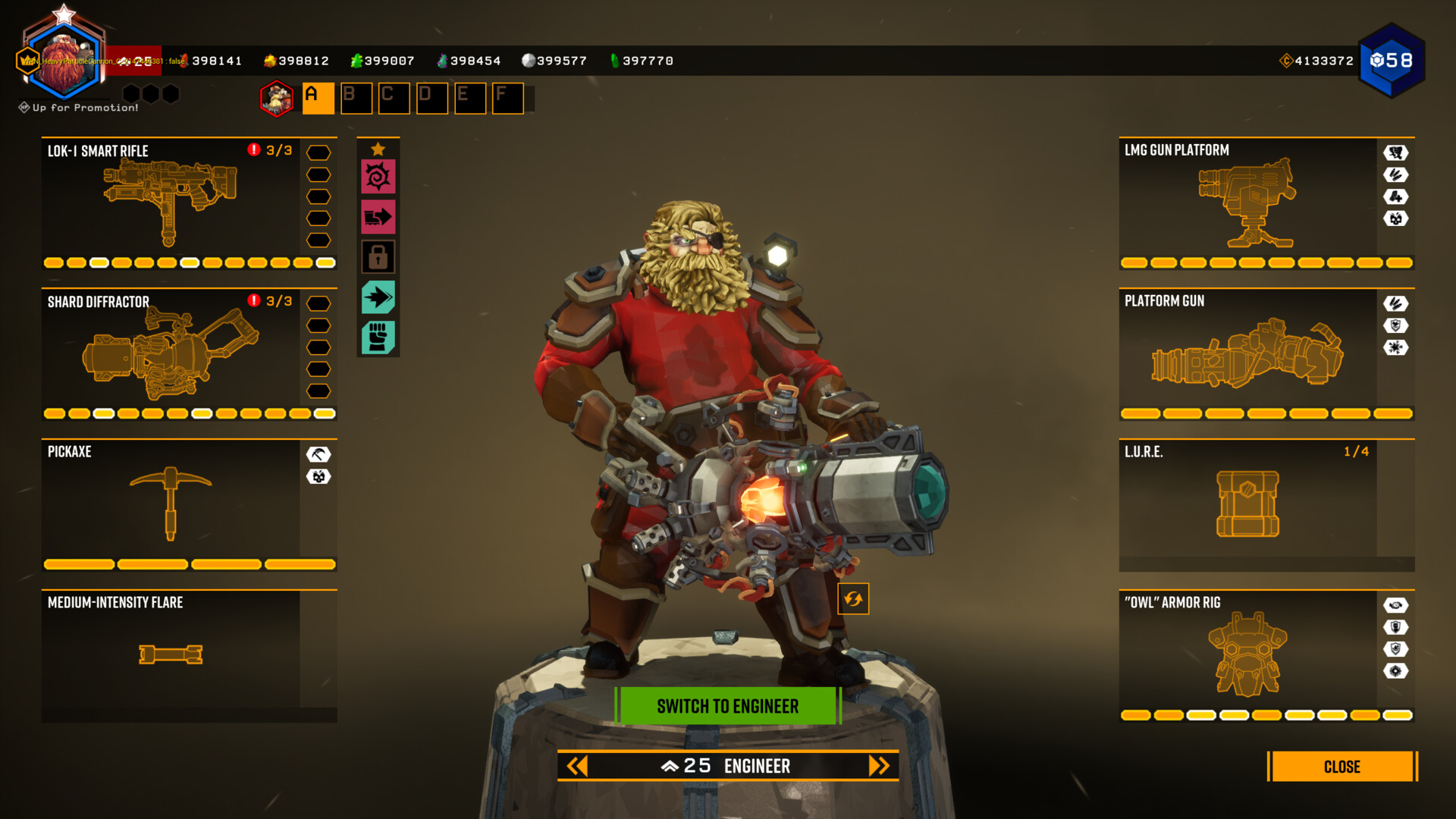Select the green fist perk icon
The image size is (1456, 819).
click(x=378, y=337)
